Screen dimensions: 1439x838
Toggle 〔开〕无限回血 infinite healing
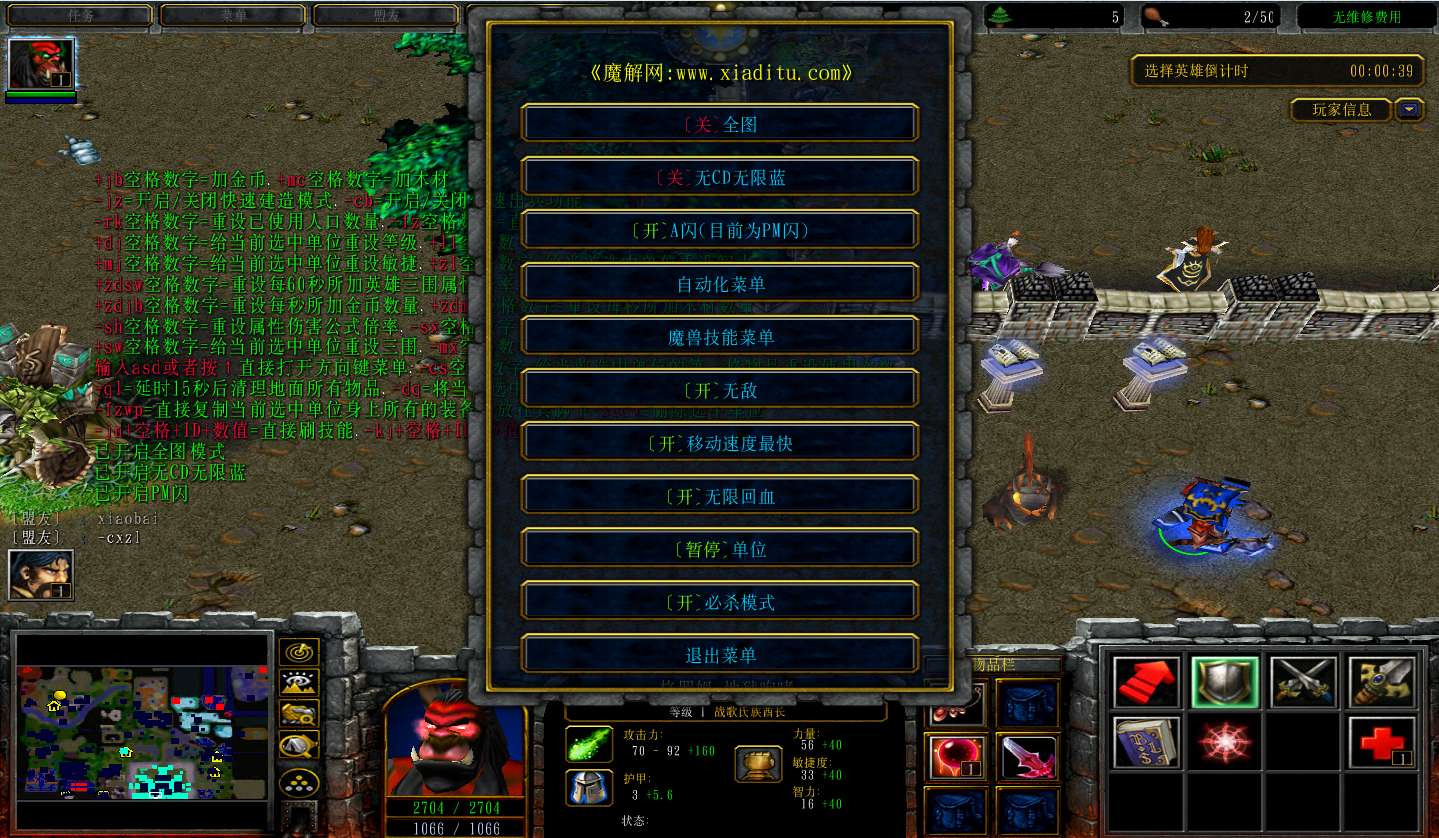pos(718,495)
